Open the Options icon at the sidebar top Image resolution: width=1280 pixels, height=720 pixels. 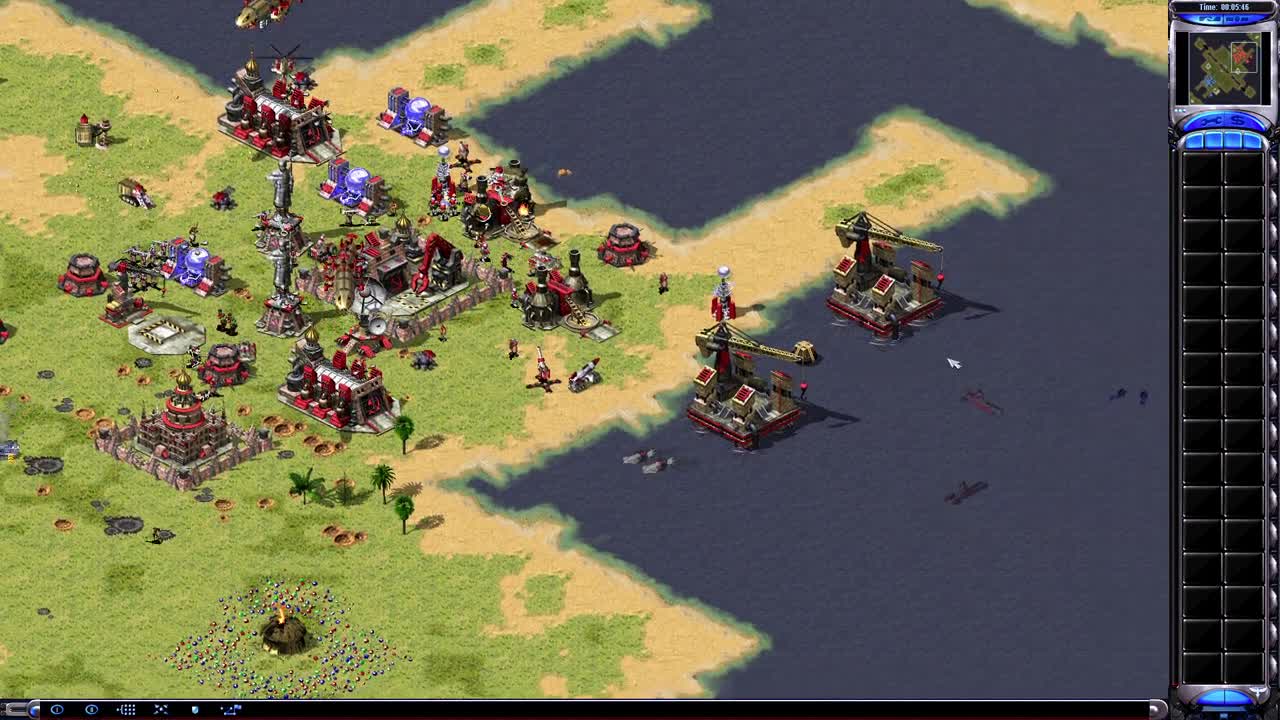pyautogui.click(x=1210, y=18)
